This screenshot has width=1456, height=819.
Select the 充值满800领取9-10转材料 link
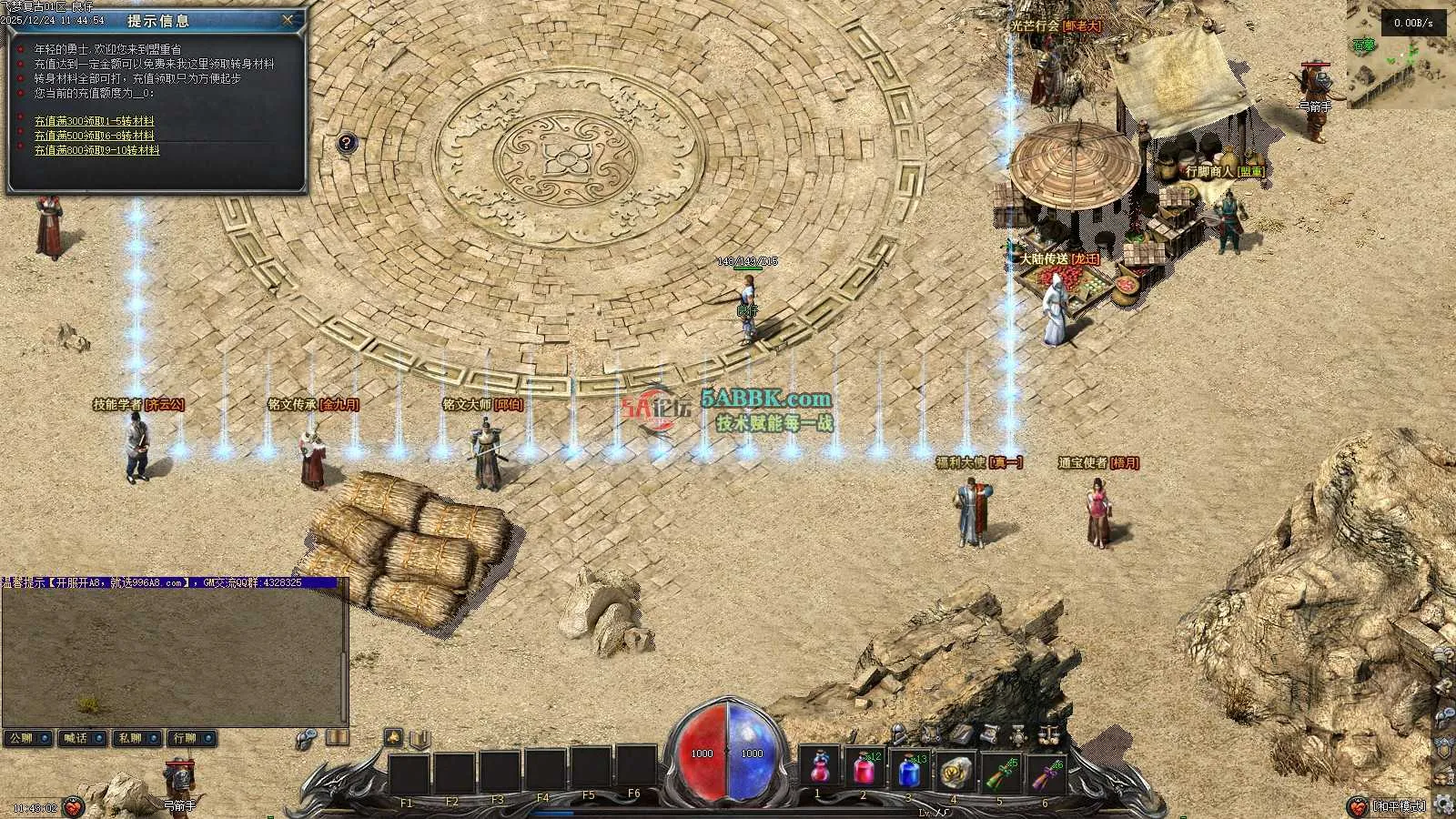click(x=96, y=150)
